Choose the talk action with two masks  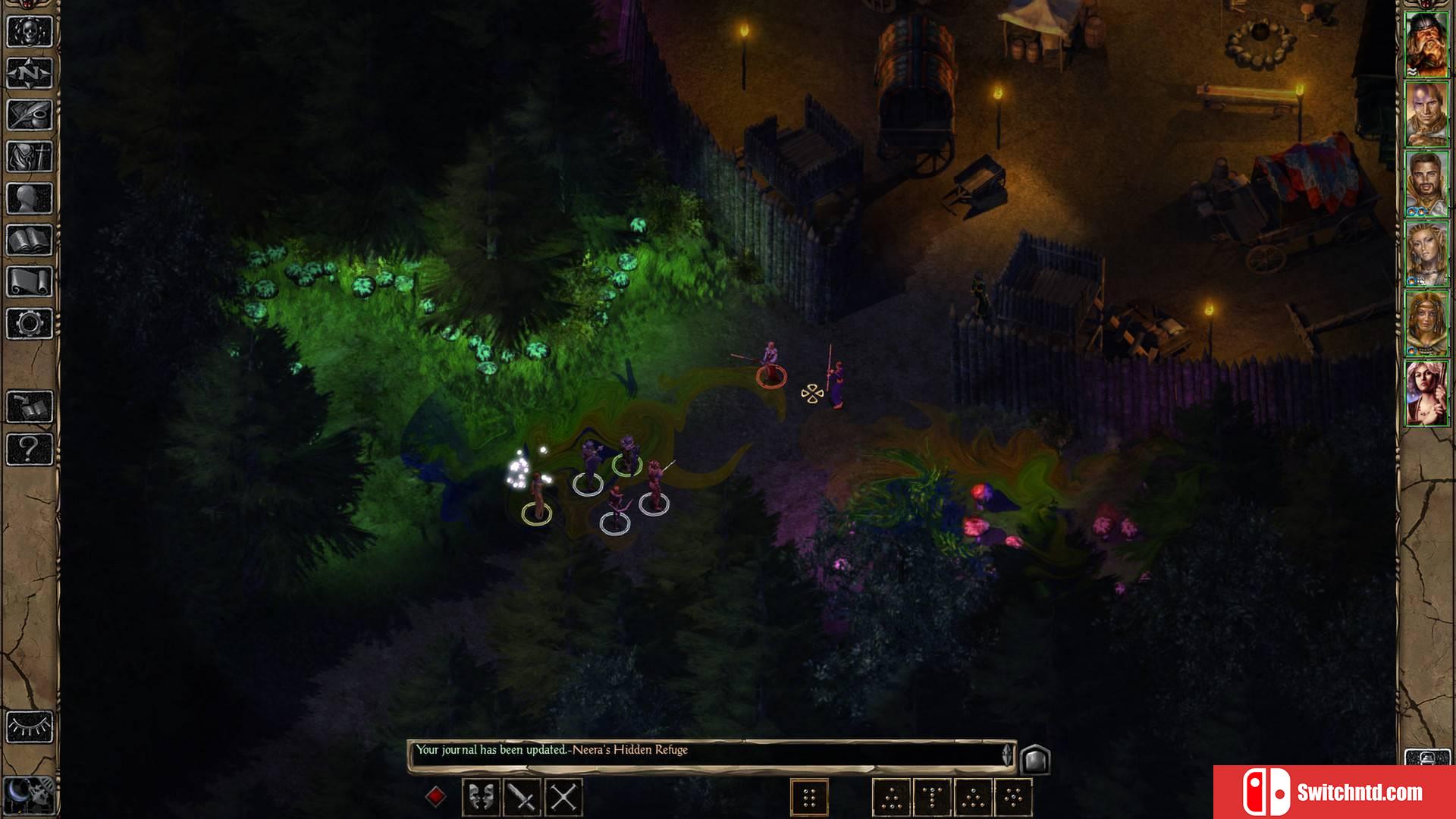point(481,797)
